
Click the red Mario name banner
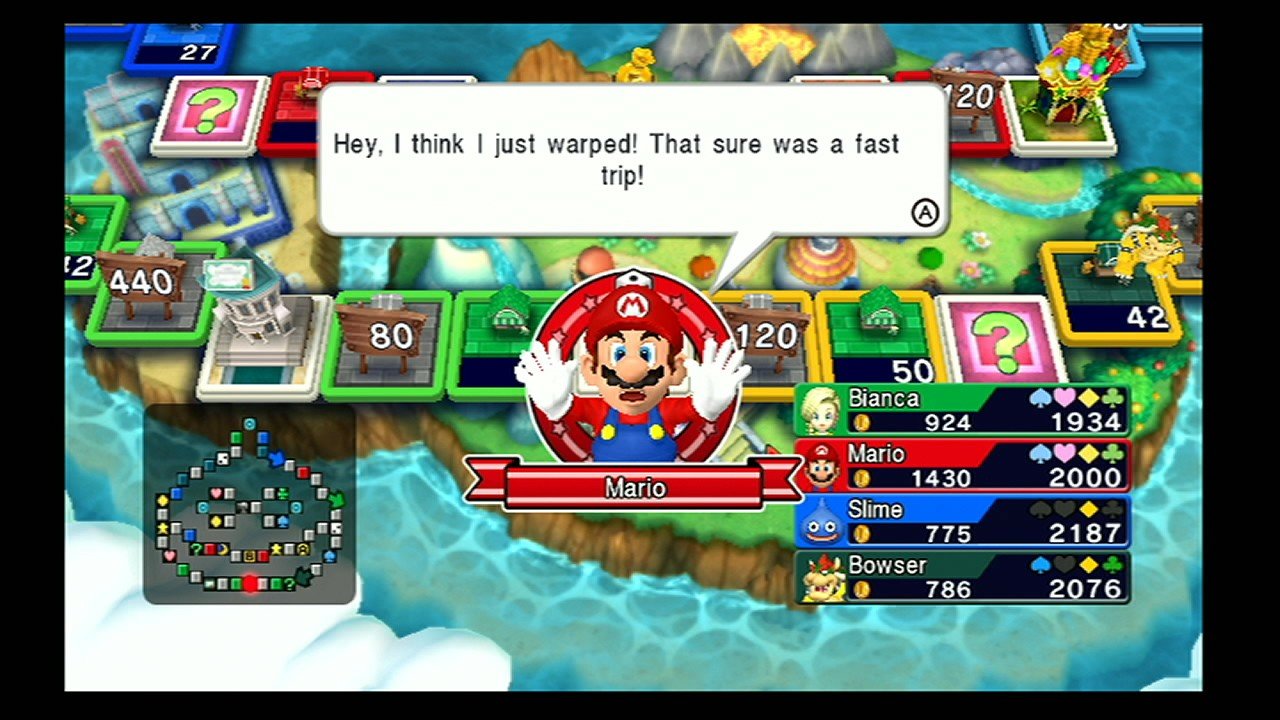(634, 487)
